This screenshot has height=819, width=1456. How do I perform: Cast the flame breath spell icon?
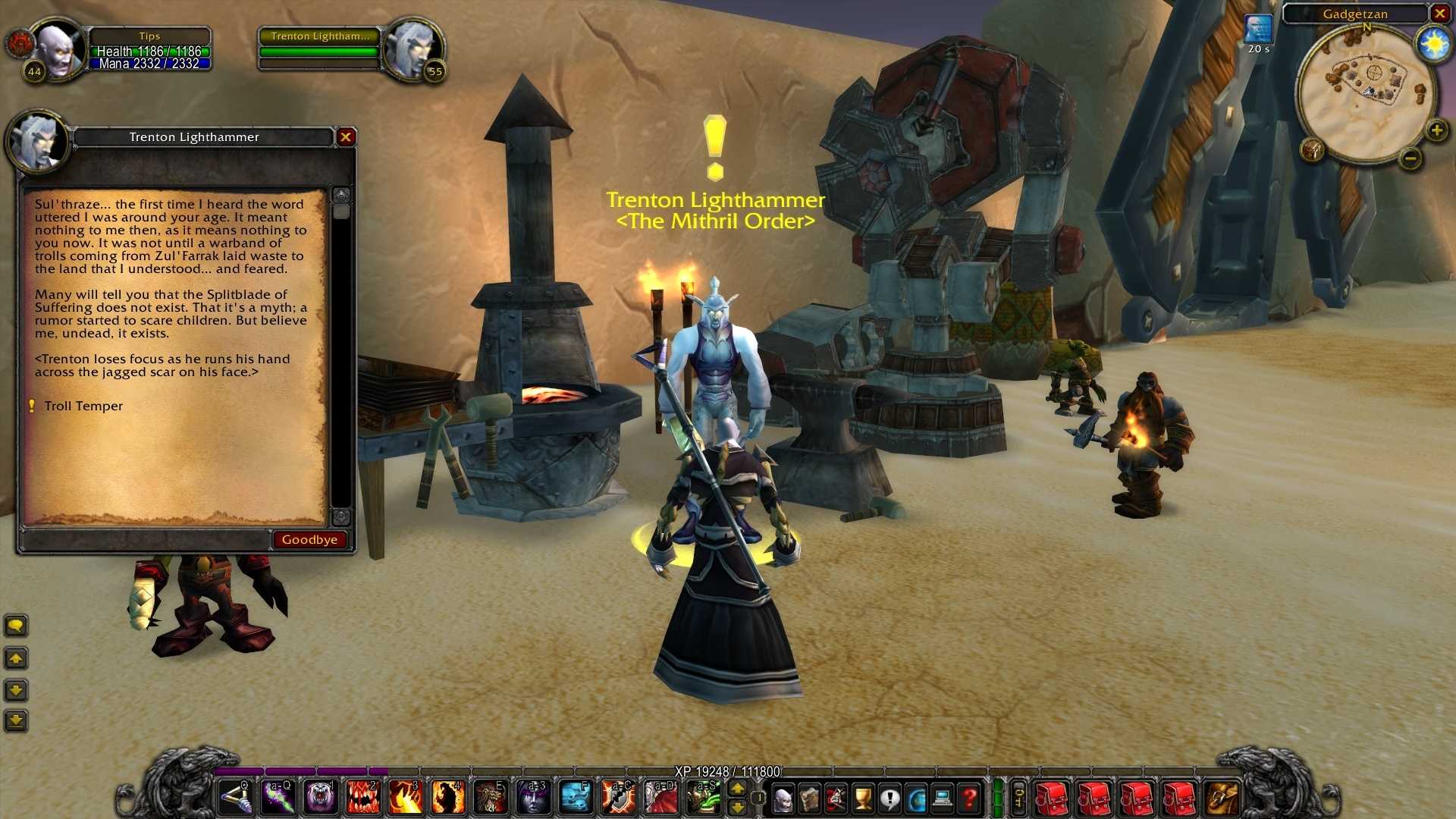[406, 799]
